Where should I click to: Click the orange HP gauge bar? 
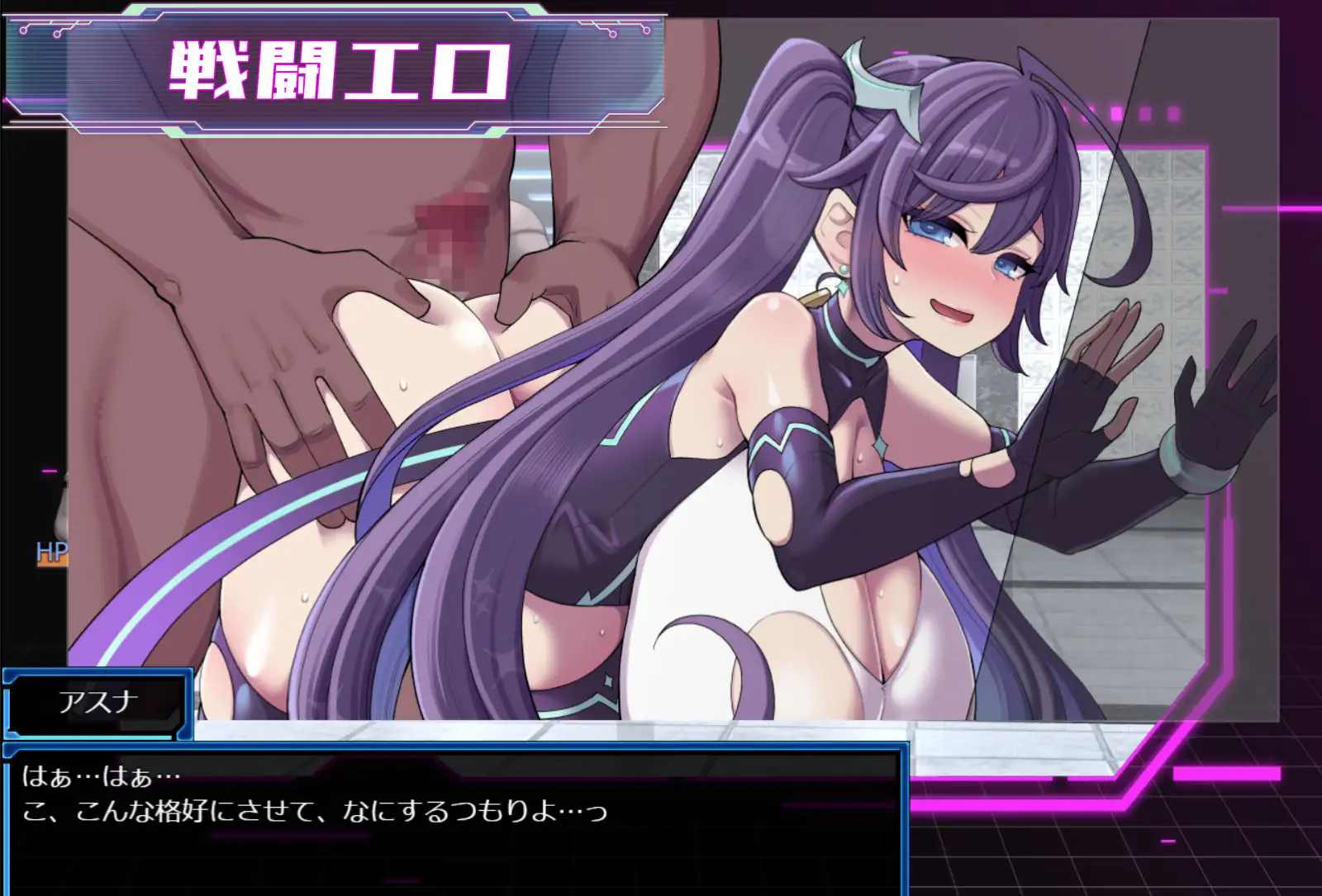point(52,561)
